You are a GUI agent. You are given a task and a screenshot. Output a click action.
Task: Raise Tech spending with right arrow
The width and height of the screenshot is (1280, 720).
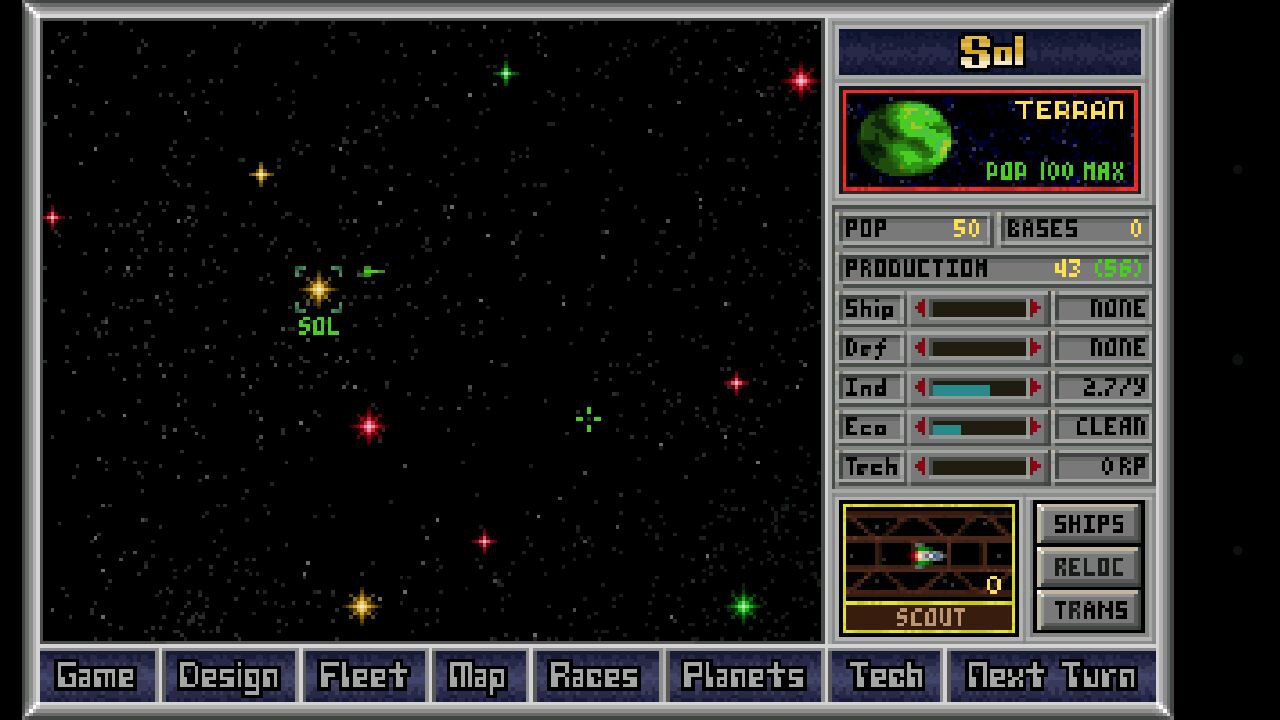click(x=1036, y=467)
